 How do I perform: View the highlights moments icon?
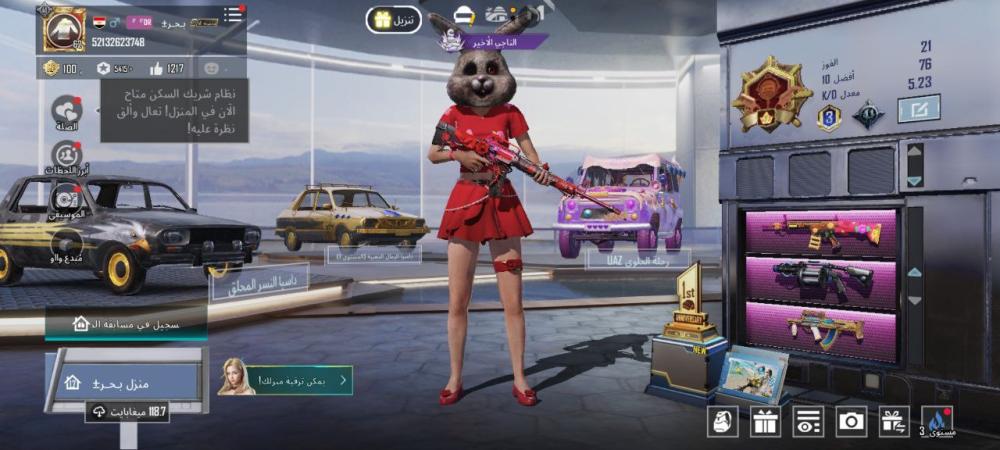point(67,156)
